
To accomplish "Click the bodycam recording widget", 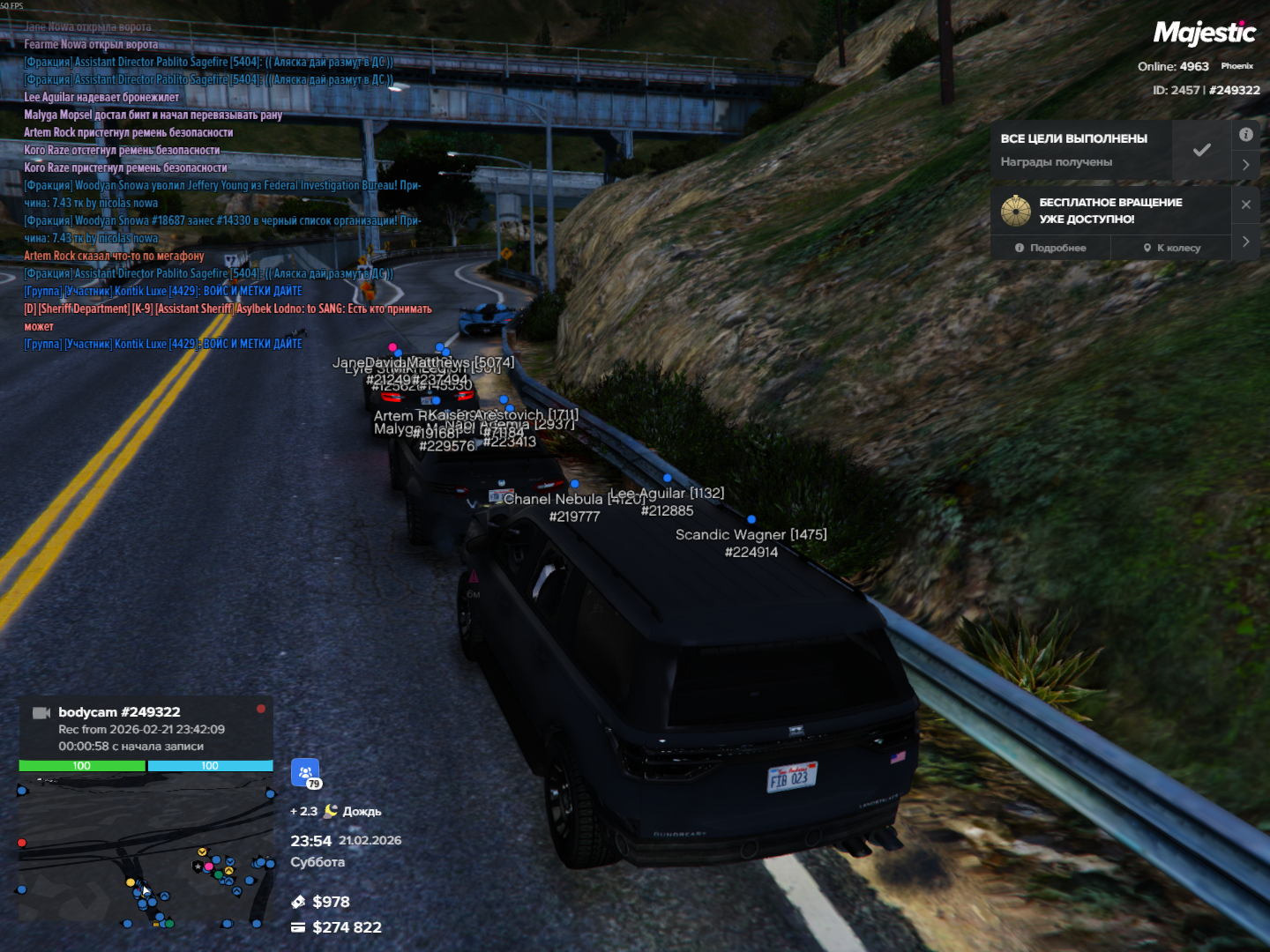I will [146, 728].
